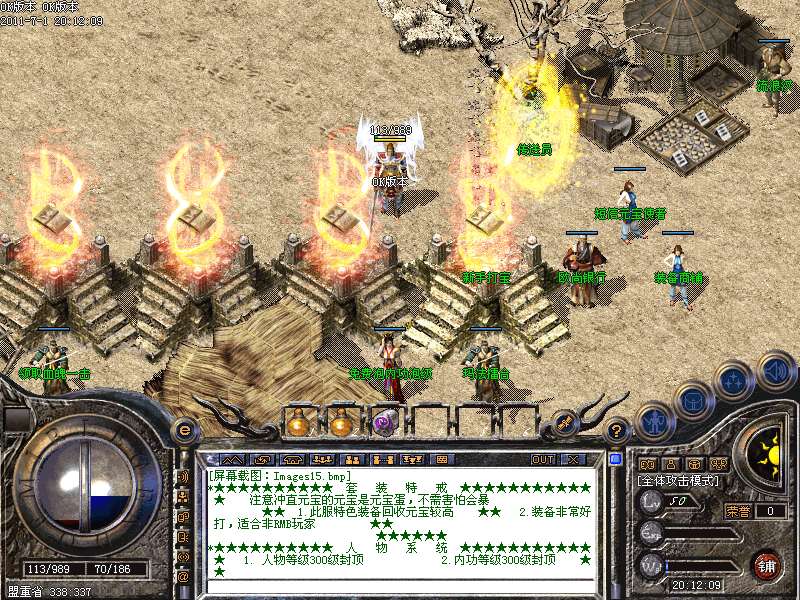The width and height of the screenshot is (800, 600).
Task: Click the chat input field
Action: (x=400, y=585)
